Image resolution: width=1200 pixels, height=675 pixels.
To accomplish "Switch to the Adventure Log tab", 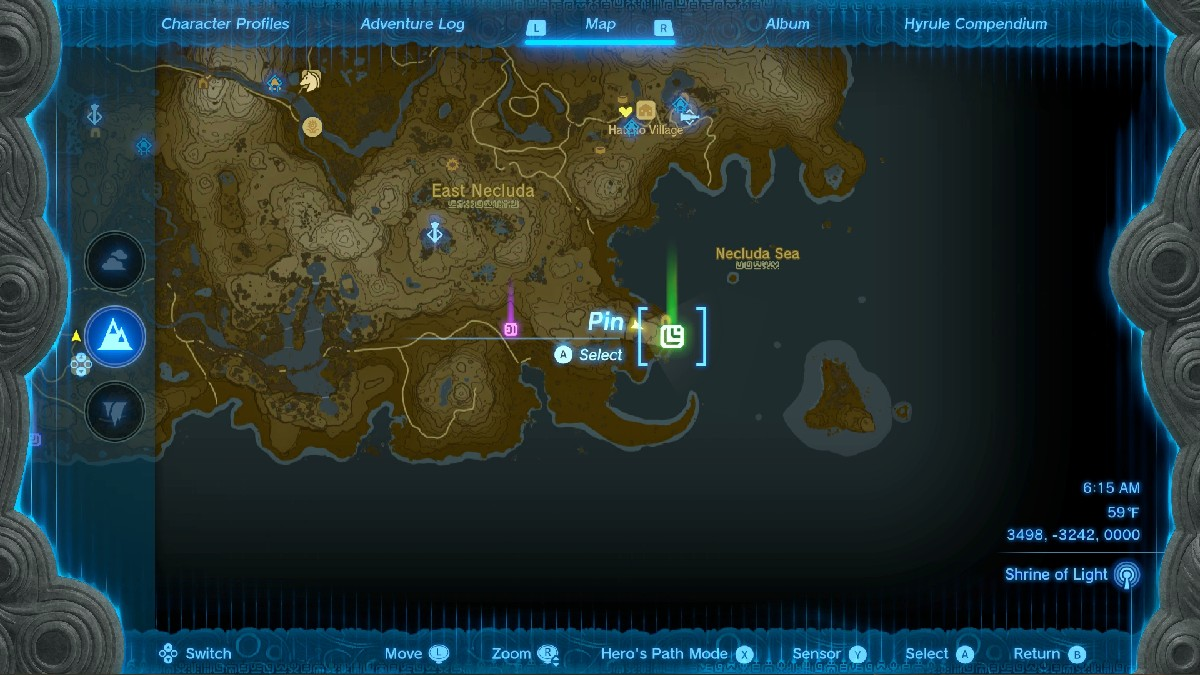I will click(x=412, y=24).
